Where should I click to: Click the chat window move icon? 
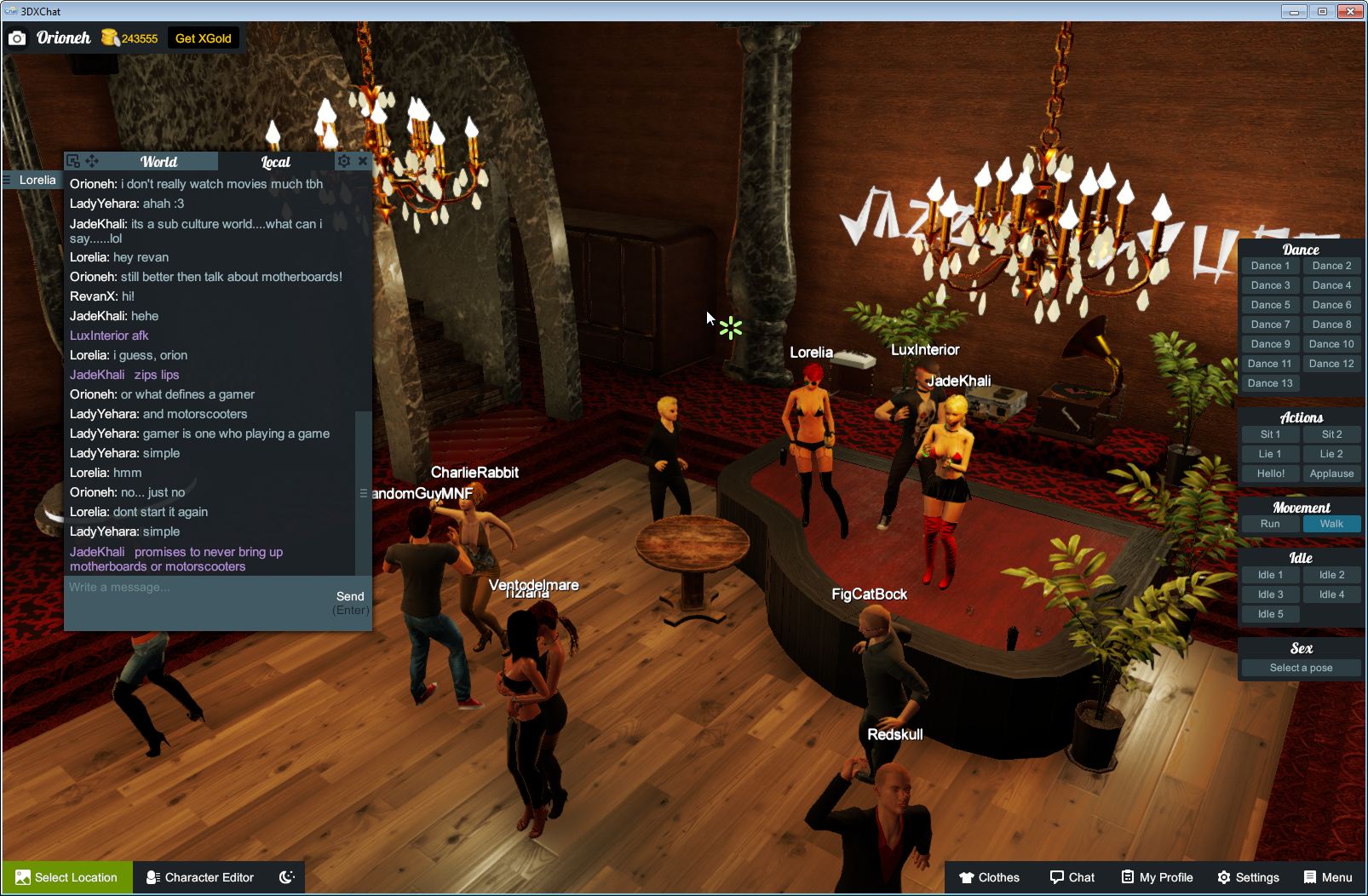pyautogui.click(x=92, y=161)
